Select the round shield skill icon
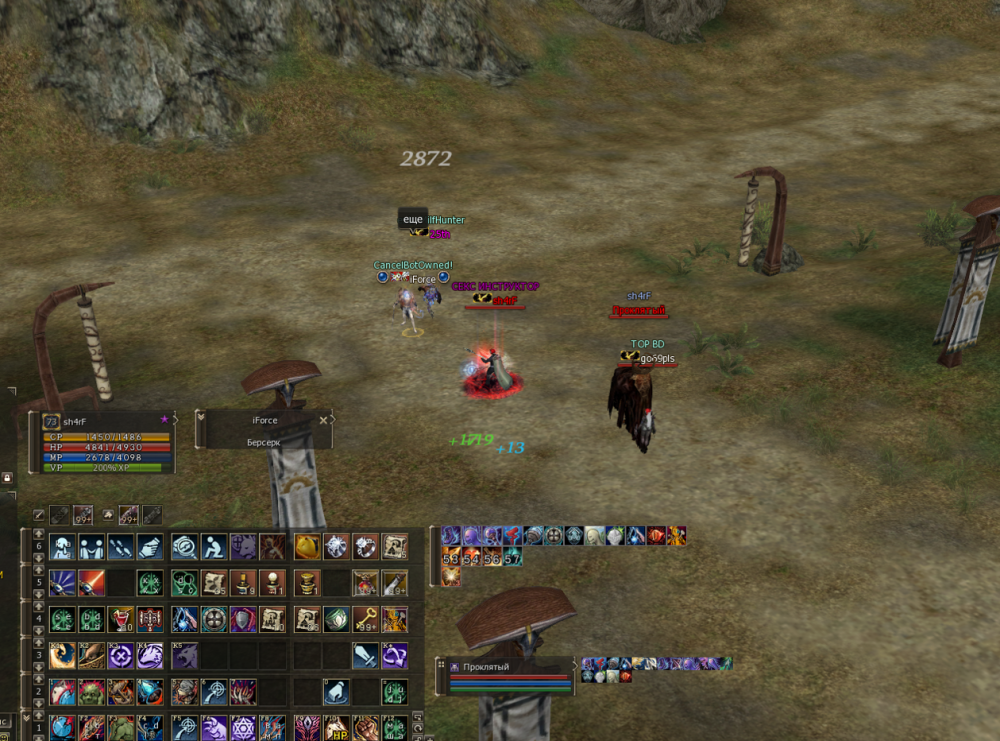1000x741 pixels. pos(213,620)
